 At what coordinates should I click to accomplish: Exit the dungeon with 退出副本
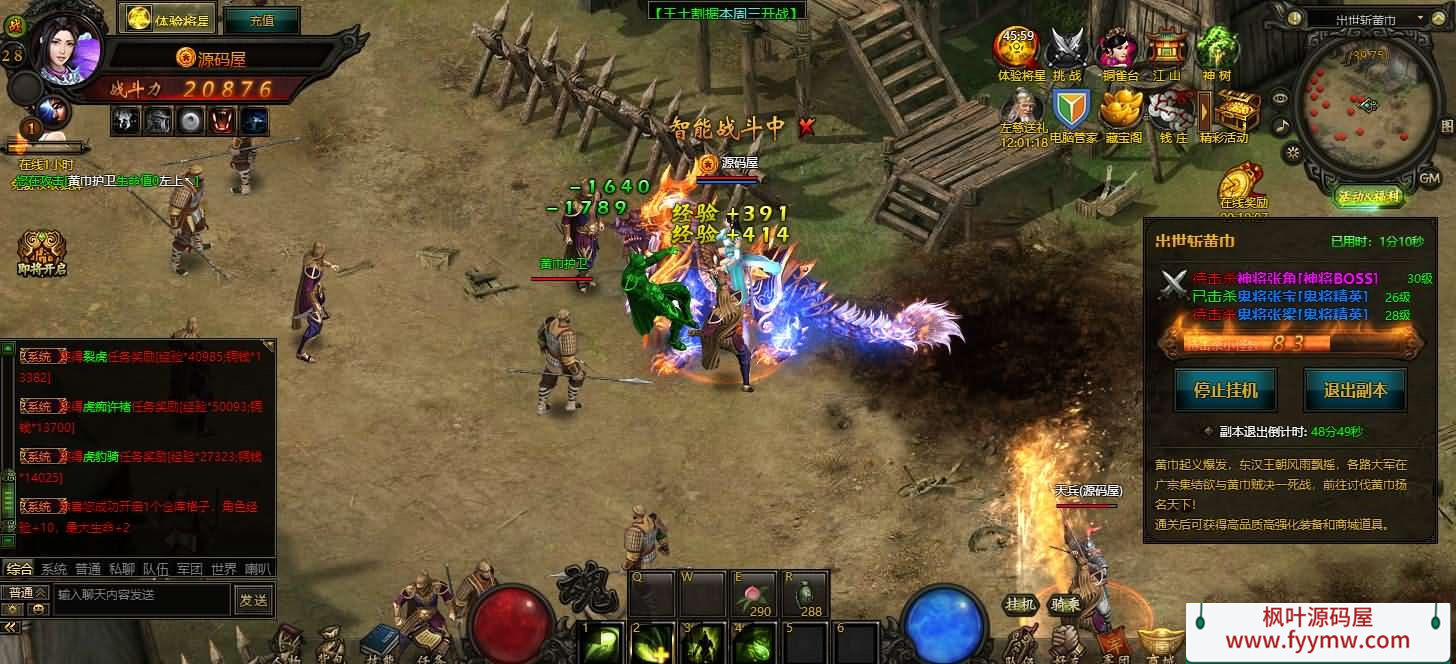(x=1355, y=390)
